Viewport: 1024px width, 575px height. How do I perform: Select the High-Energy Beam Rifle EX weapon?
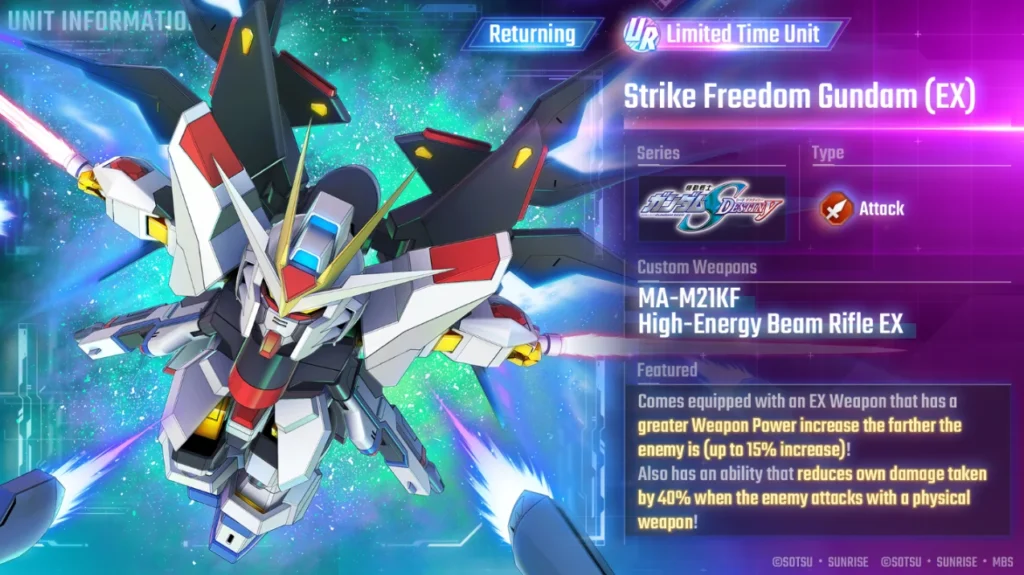770,311
